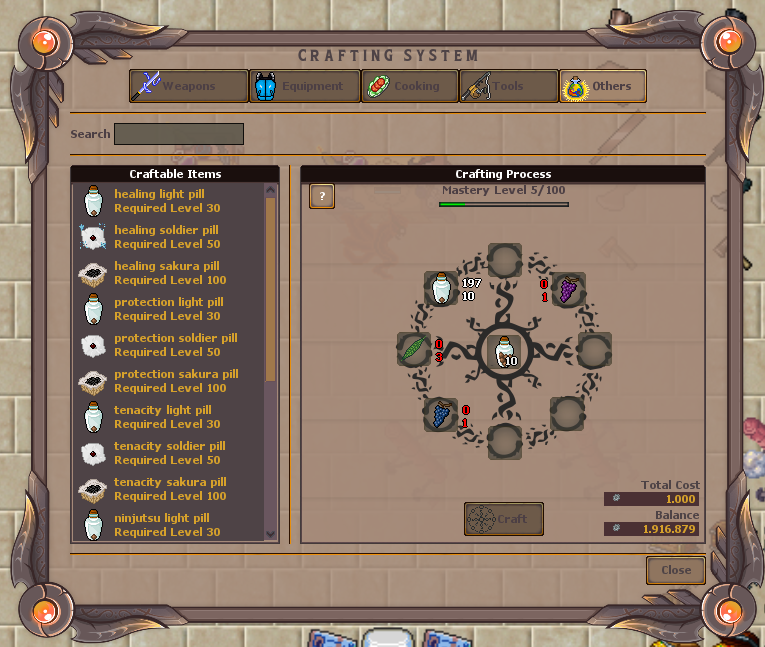The image size is (765, 647).
Task: Open the protection soldier pill recipe
Action: point(167,345)
